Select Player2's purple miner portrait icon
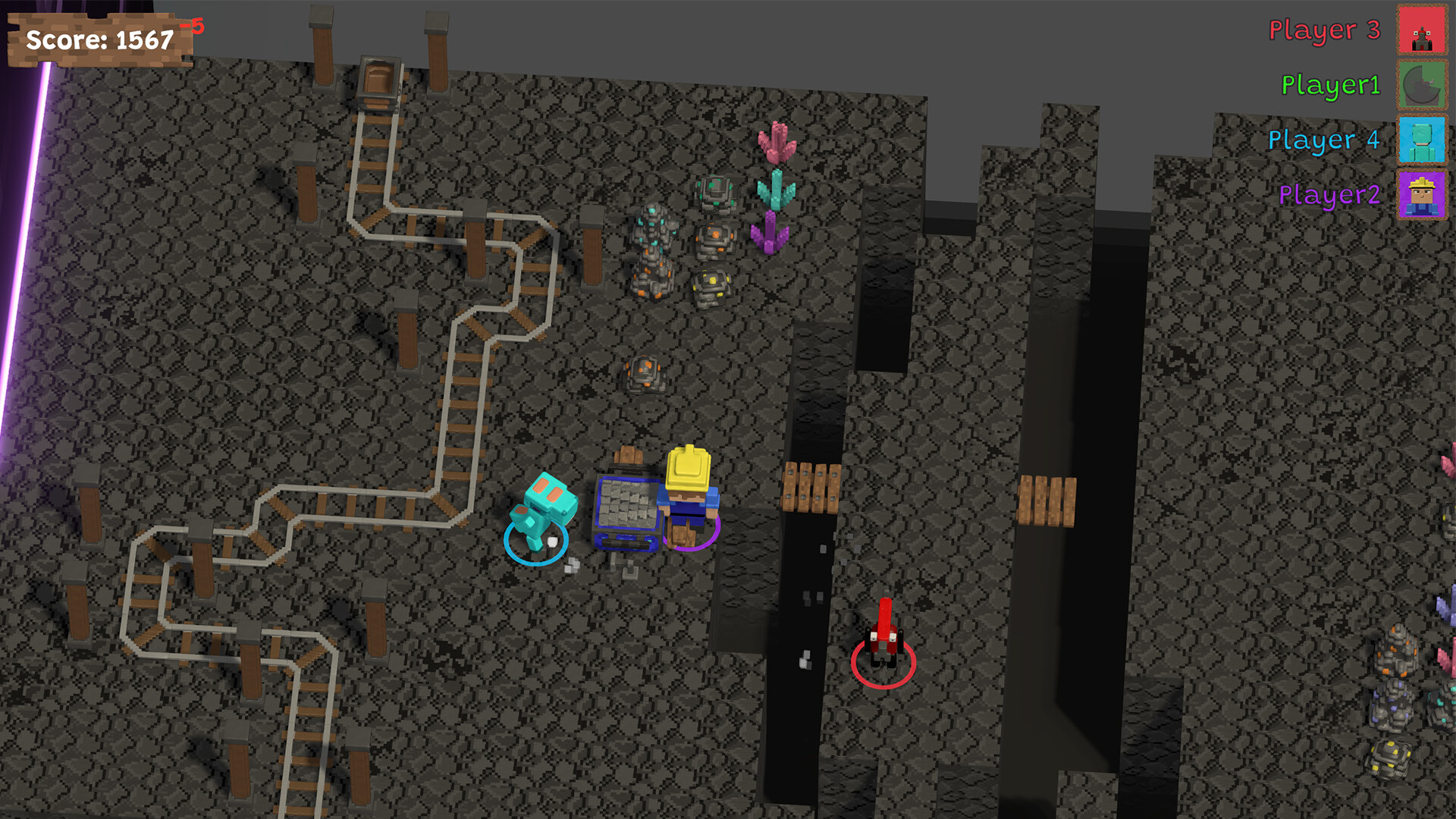1456x819 pixels. [x=1421, y=196]
